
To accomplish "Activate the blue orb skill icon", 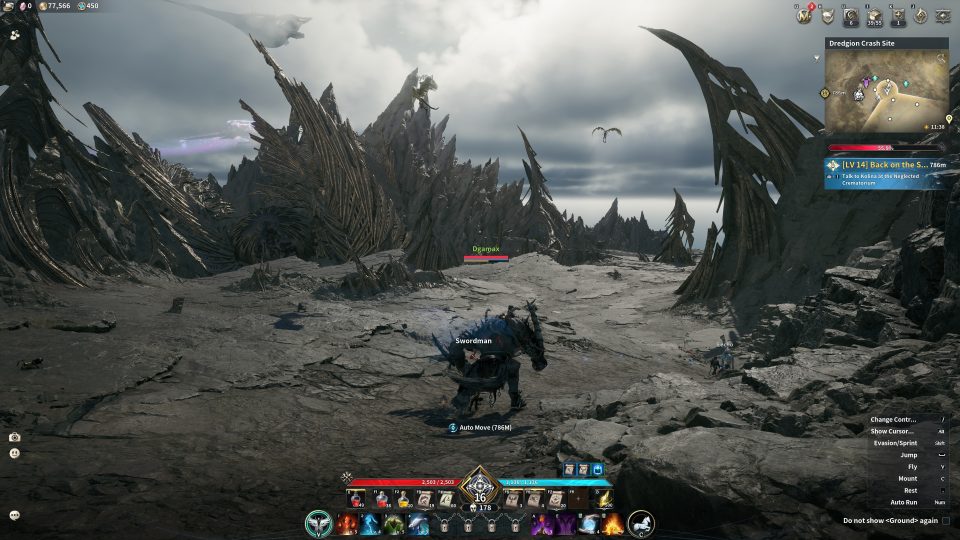I will click(x=589, y=523).
